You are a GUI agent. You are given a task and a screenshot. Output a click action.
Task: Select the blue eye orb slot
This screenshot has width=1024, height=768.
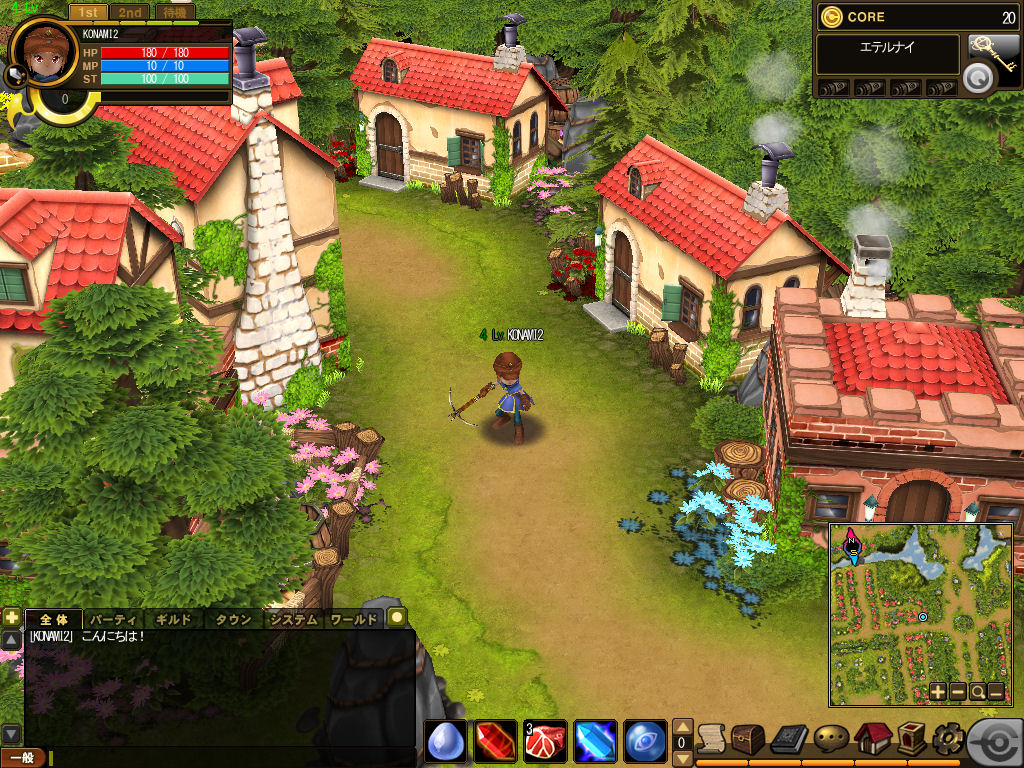click(x=645, y=741)
